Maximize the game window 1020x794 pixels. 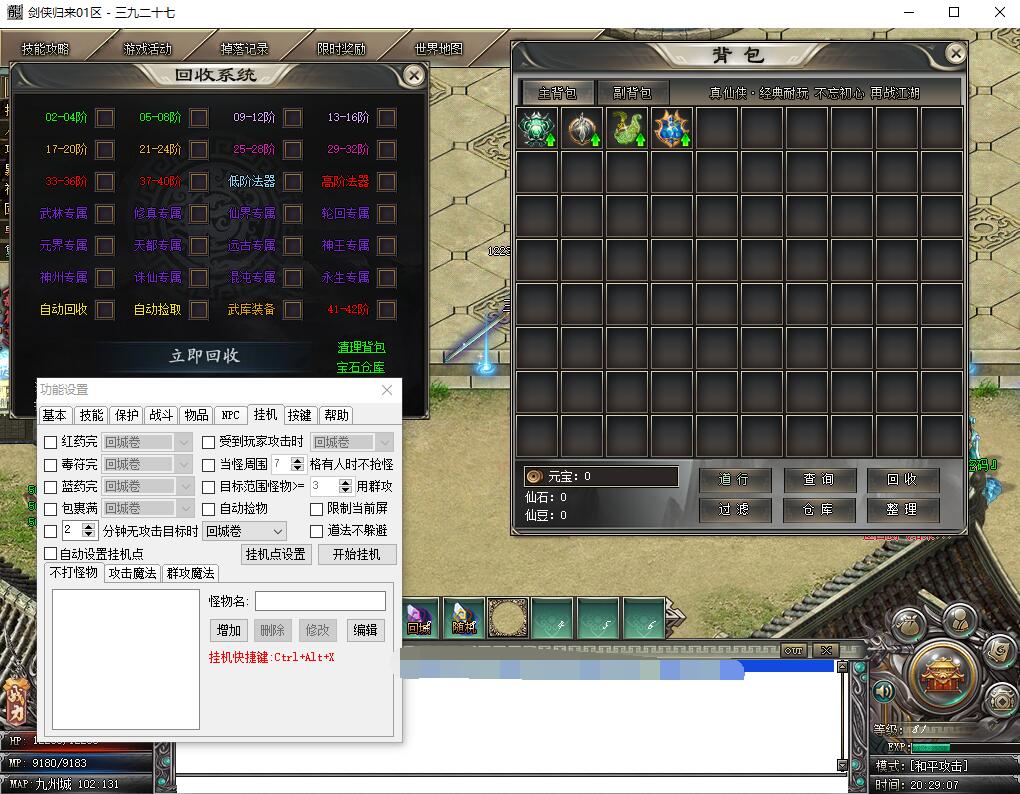pos(954,12)
